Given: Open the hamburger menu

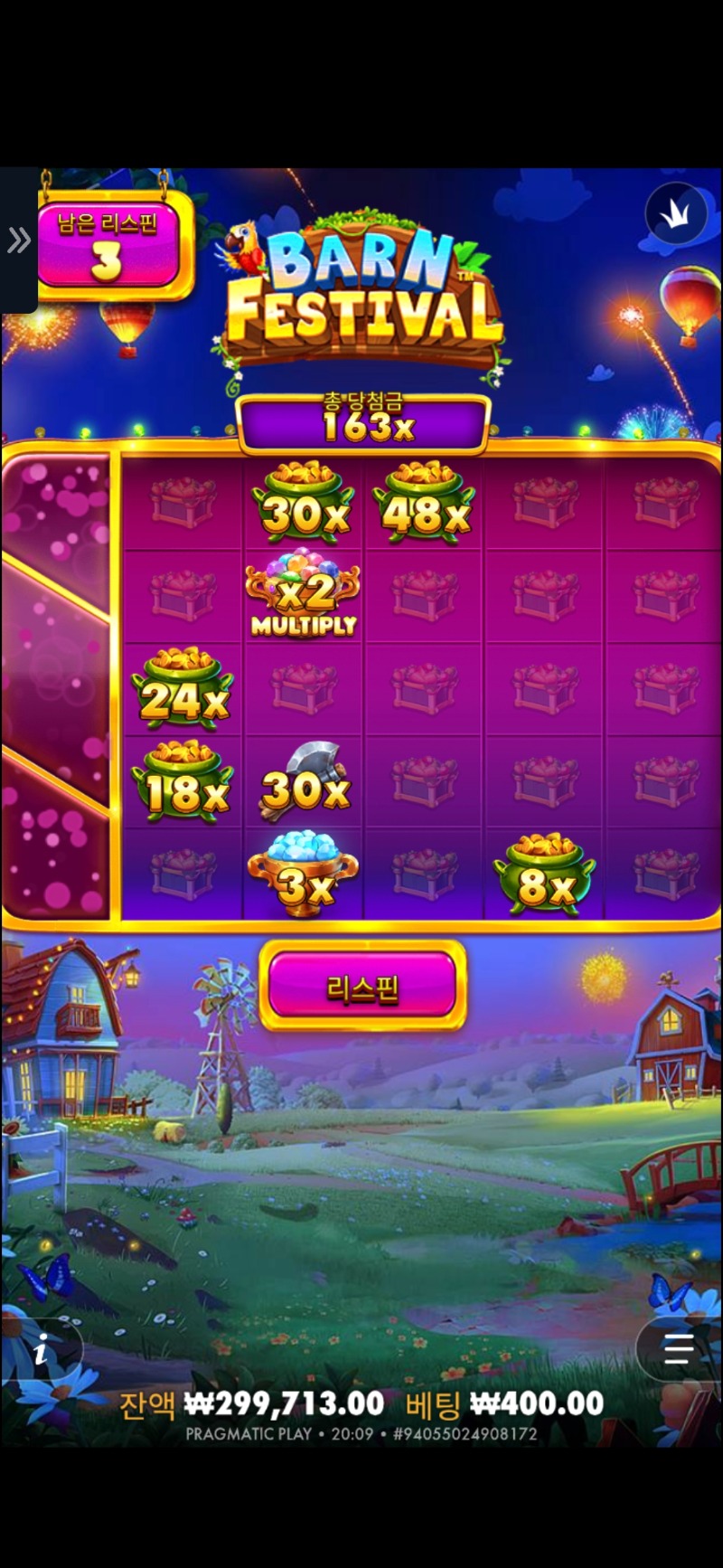Looking at the screenshot, I should (x=678, y=1349).
